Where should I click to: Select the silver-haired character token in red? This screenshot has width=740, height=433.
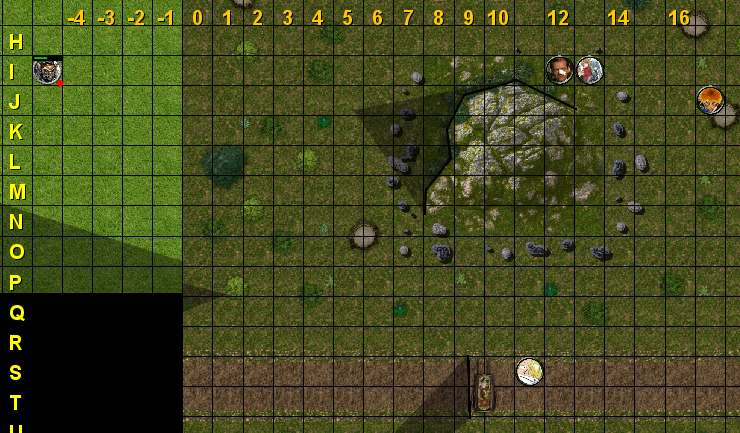pyautogui.click(x=590, y=71)
